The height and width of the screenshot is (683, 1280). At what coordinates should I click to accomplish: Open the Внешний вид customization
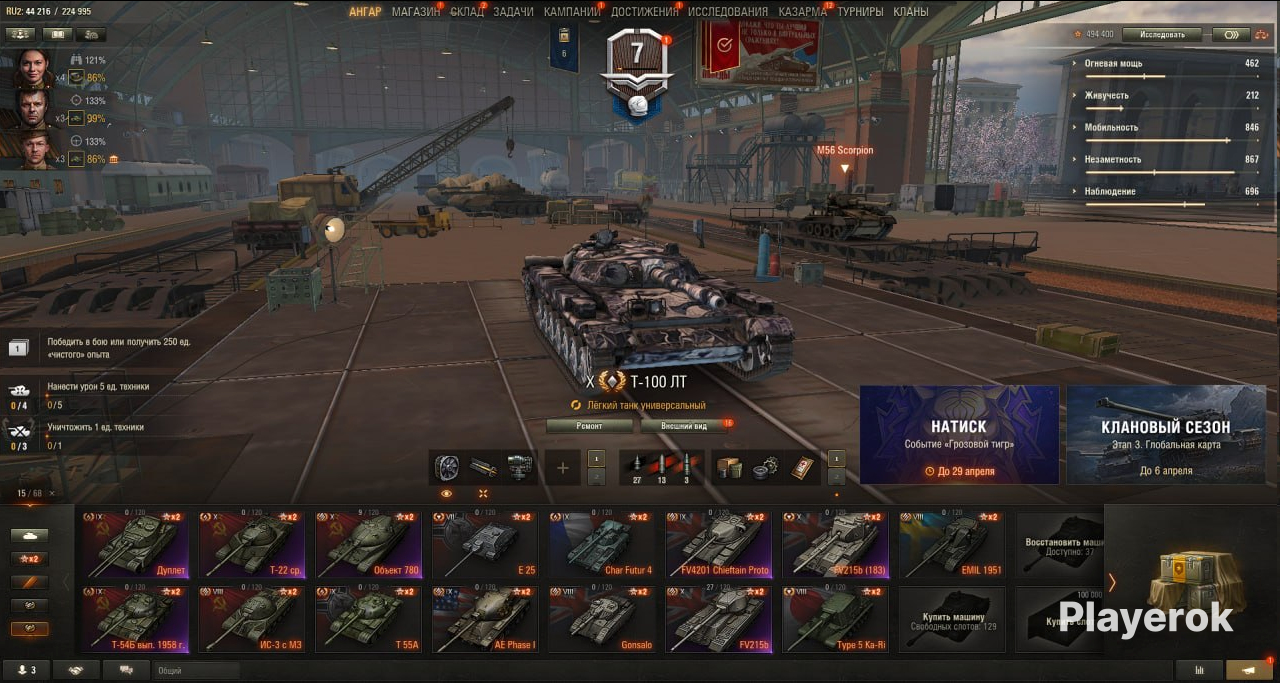686,425
